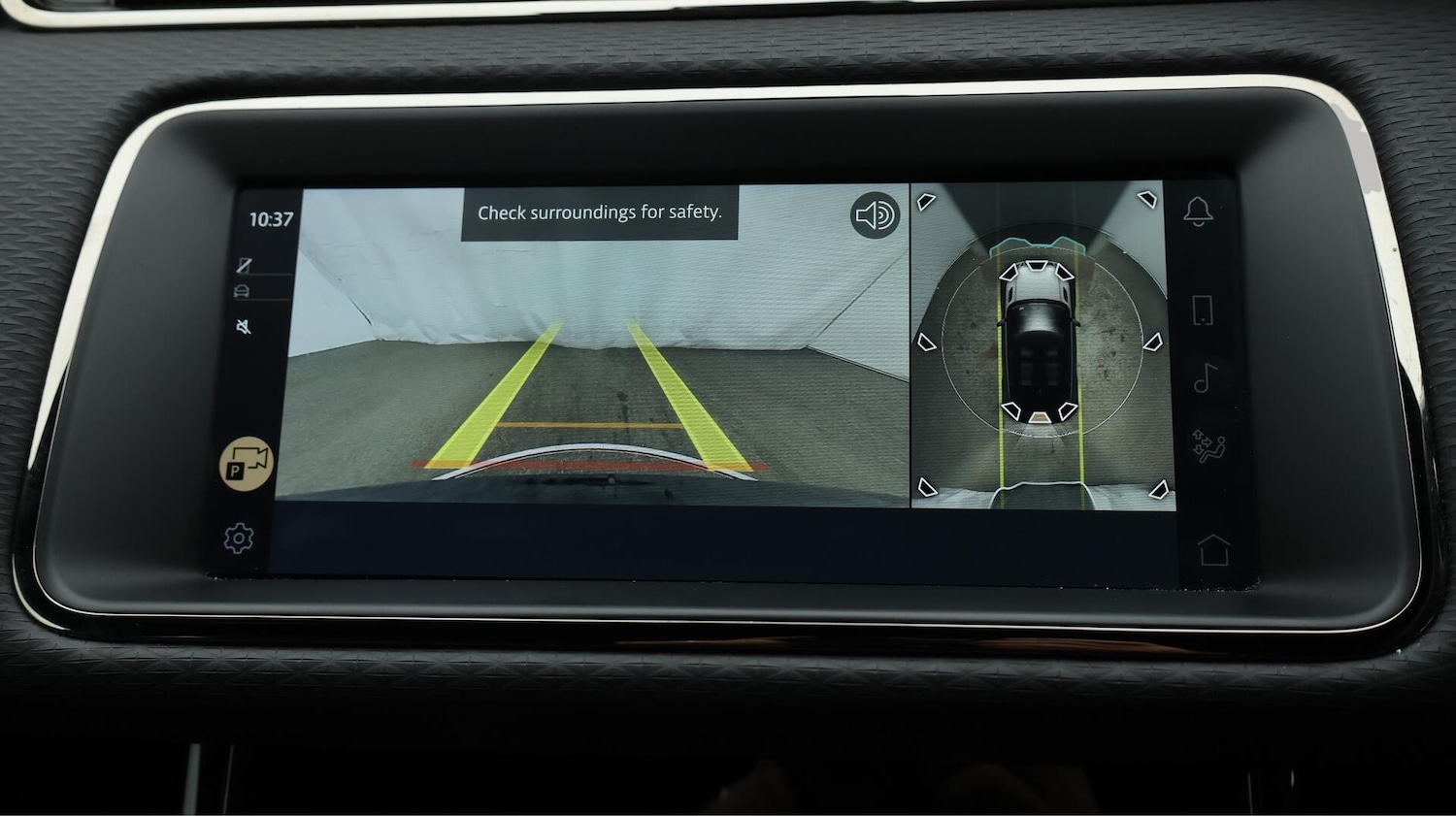Select the rear-left corner camera arrow
Image resolution: width=1456 pixels, height=816 pixels.
[x=927, y=487]
